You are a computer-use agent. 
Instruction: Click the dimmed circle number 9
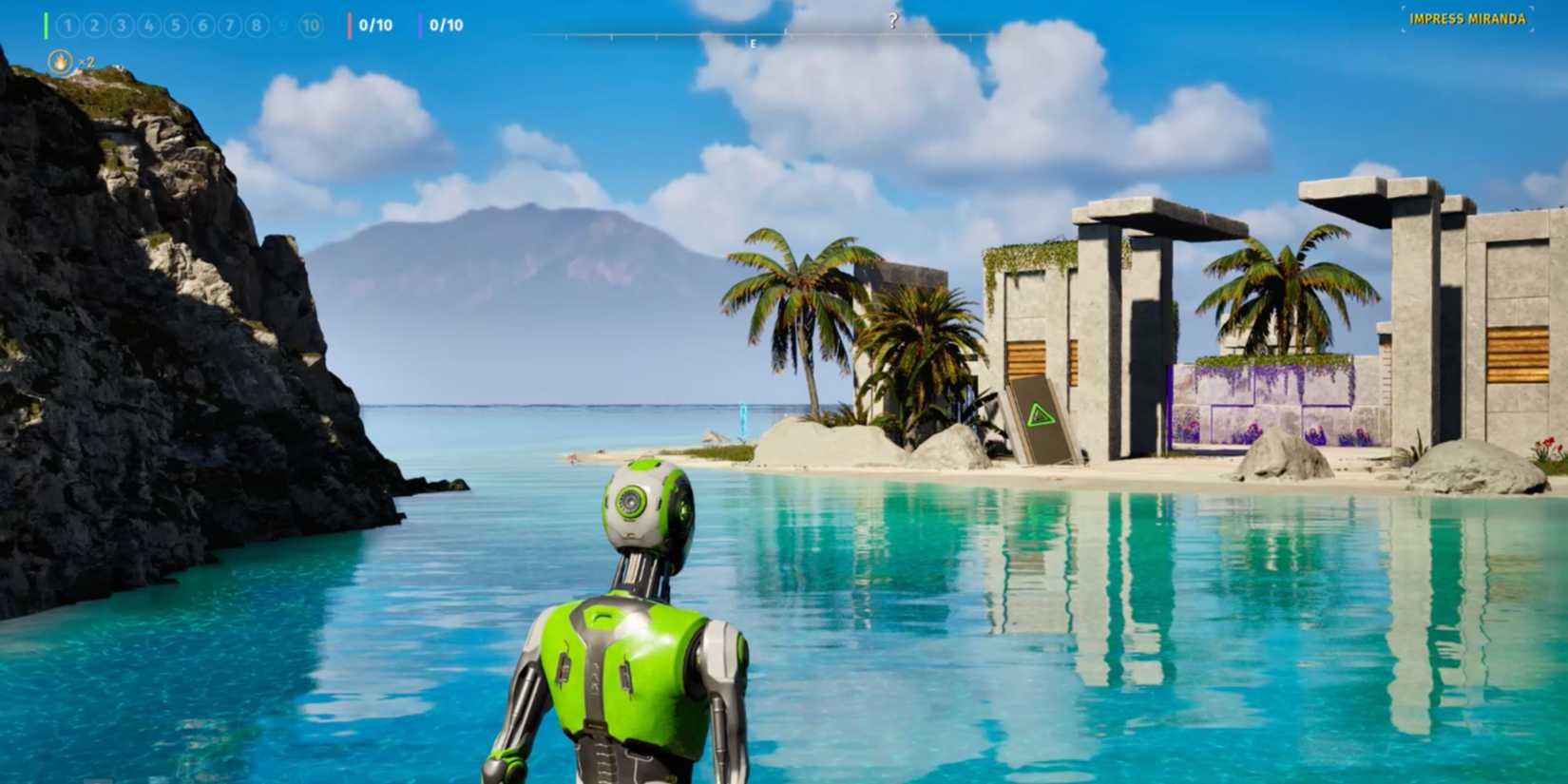[283, 26]
